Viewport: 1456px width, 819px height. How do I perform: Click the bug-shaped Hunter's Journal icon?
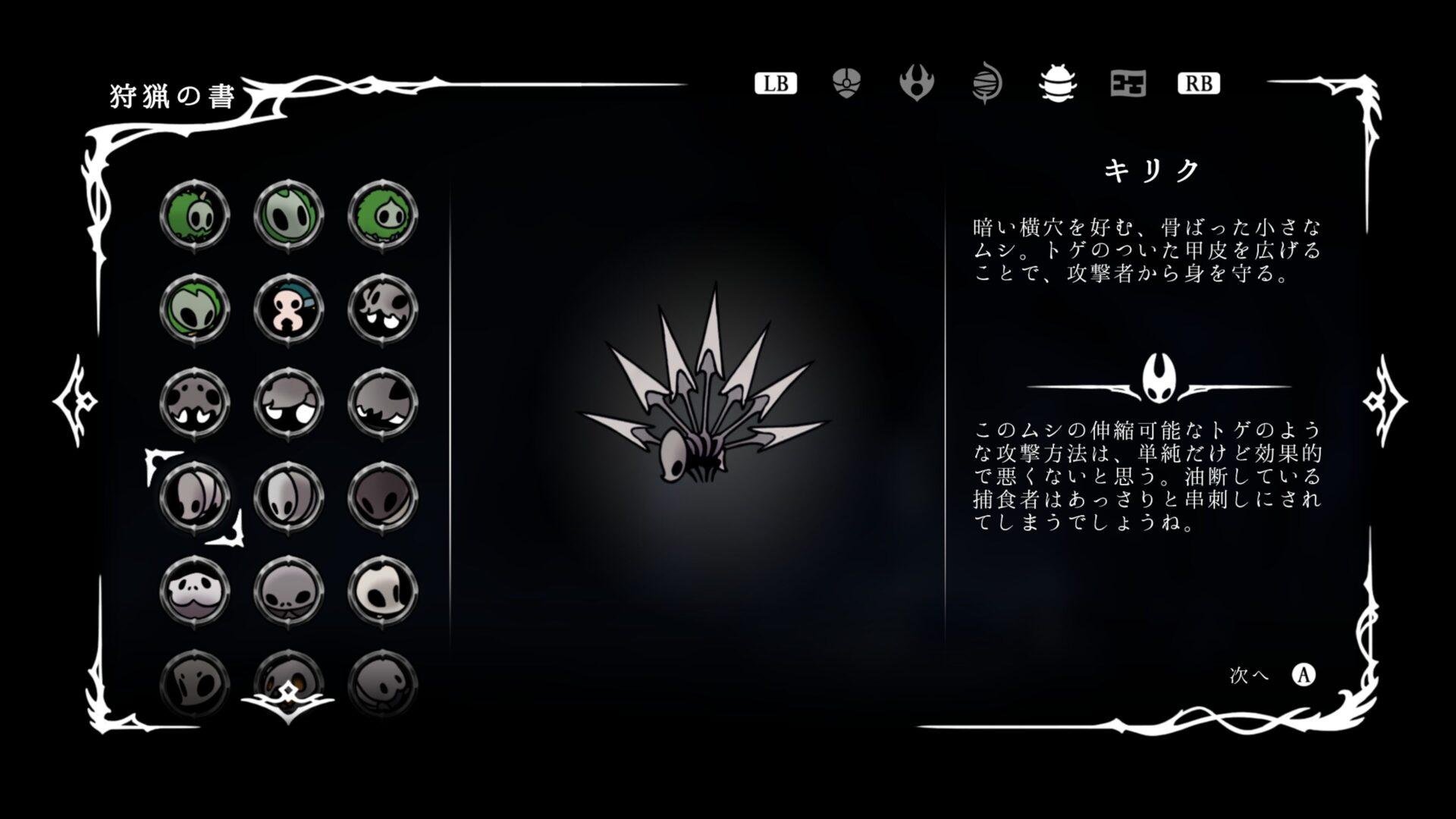[1057, 83]
